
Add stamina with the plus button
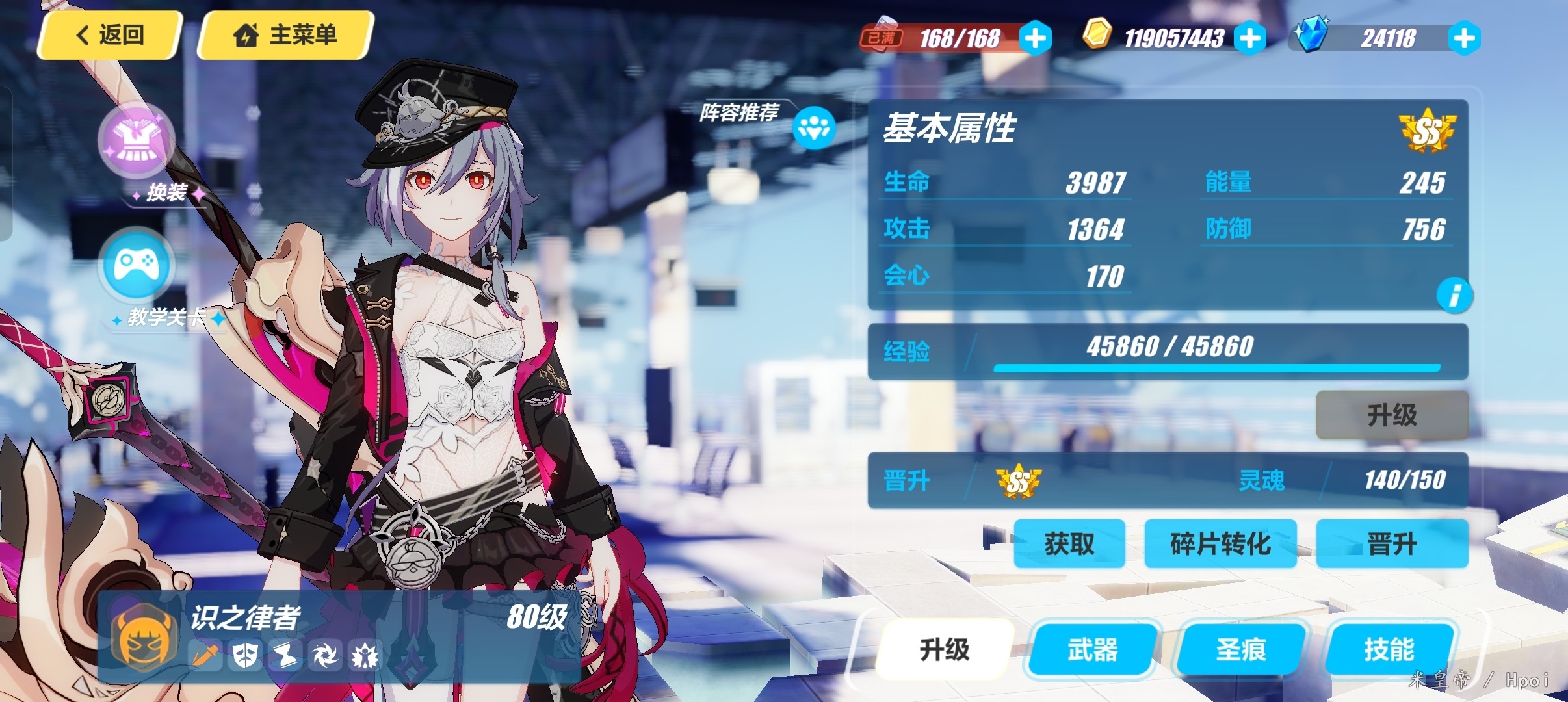pos(1035,38)
